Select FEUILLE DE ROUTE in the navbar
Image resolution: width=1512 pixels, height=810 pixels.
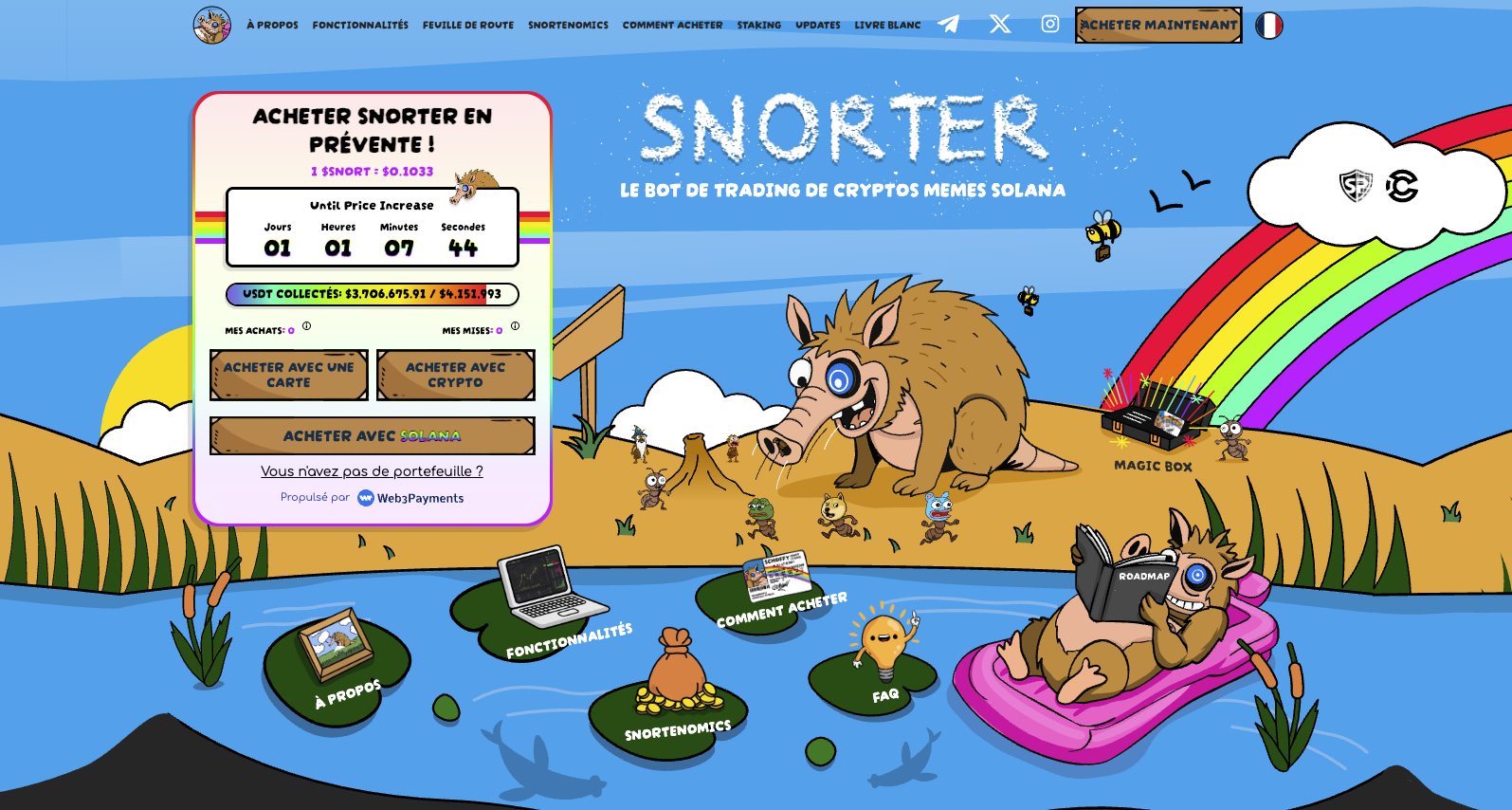[x=467, y=25]
